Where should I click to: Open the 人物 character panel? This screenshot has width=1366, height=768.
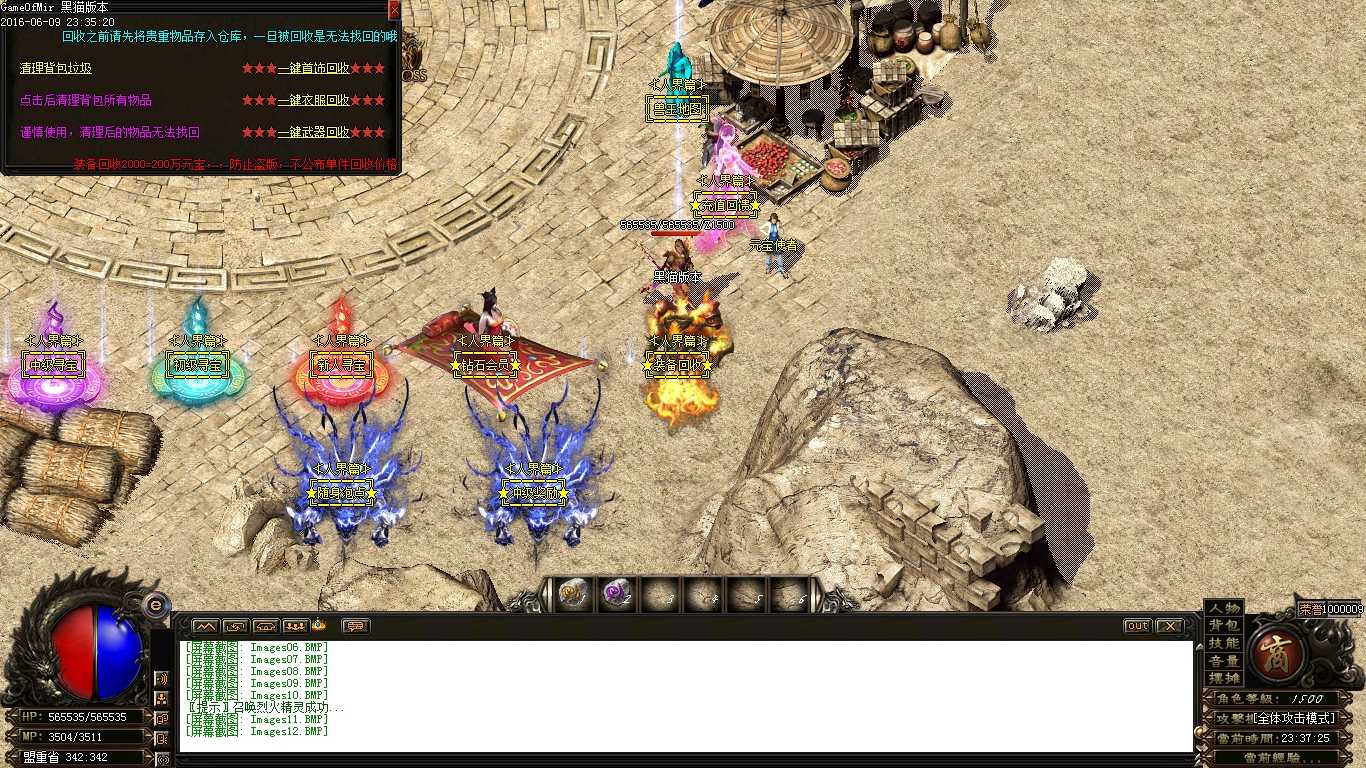click(x=1223, y=609)
